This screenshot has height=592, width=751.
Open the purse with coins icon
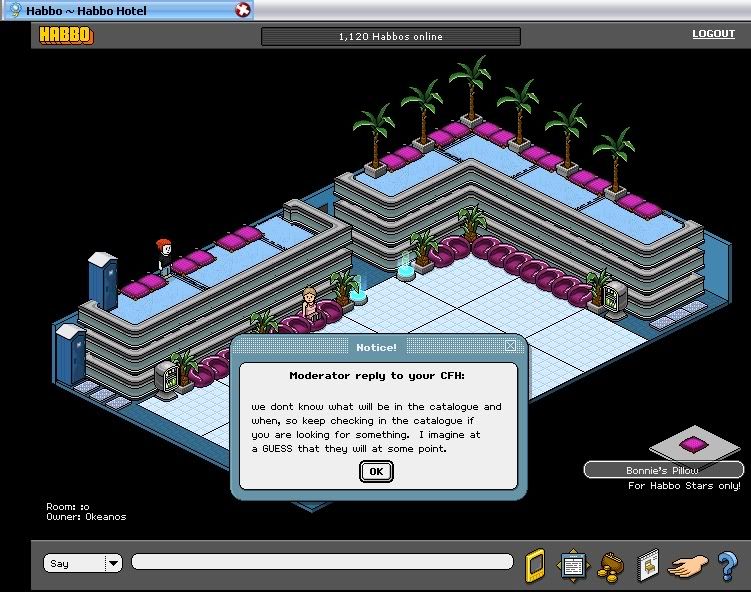[x=608, y=566]
